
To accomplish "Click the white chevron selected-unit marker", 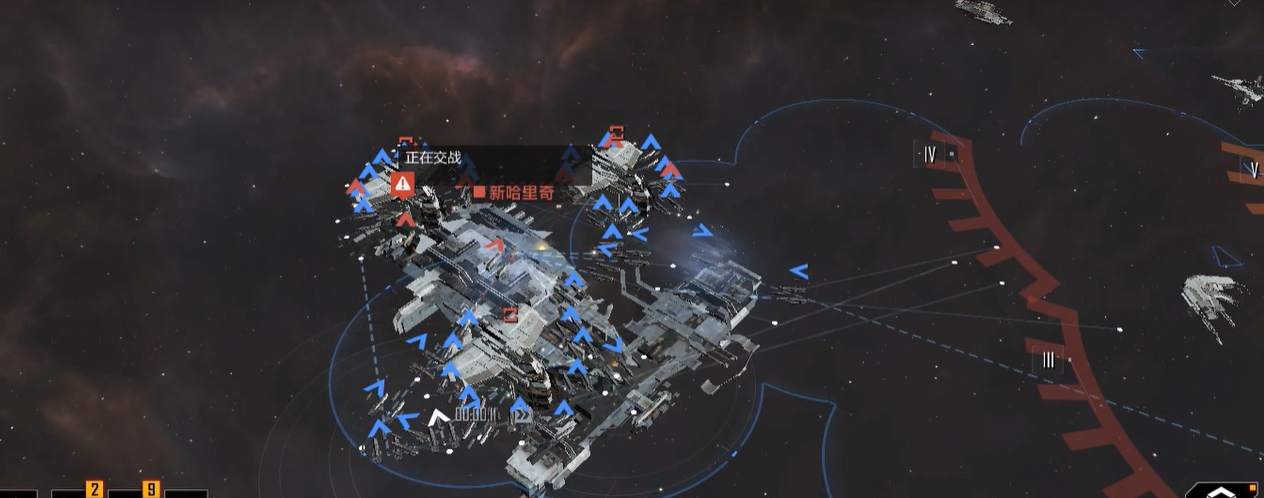I will 437,417.
